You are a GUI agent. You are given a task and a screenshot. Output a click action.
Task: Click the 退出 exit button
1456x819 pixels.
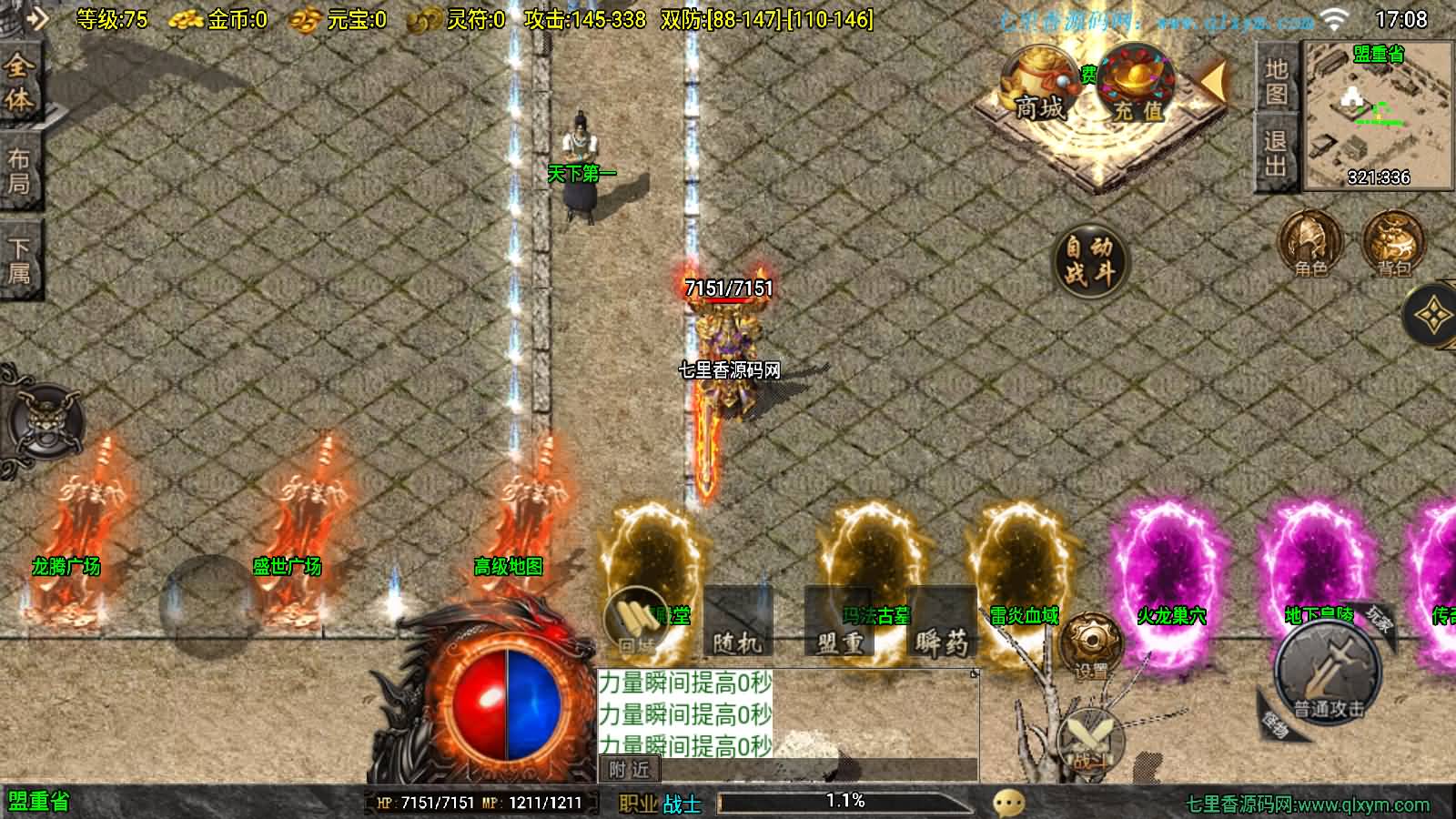(1276, 153)
